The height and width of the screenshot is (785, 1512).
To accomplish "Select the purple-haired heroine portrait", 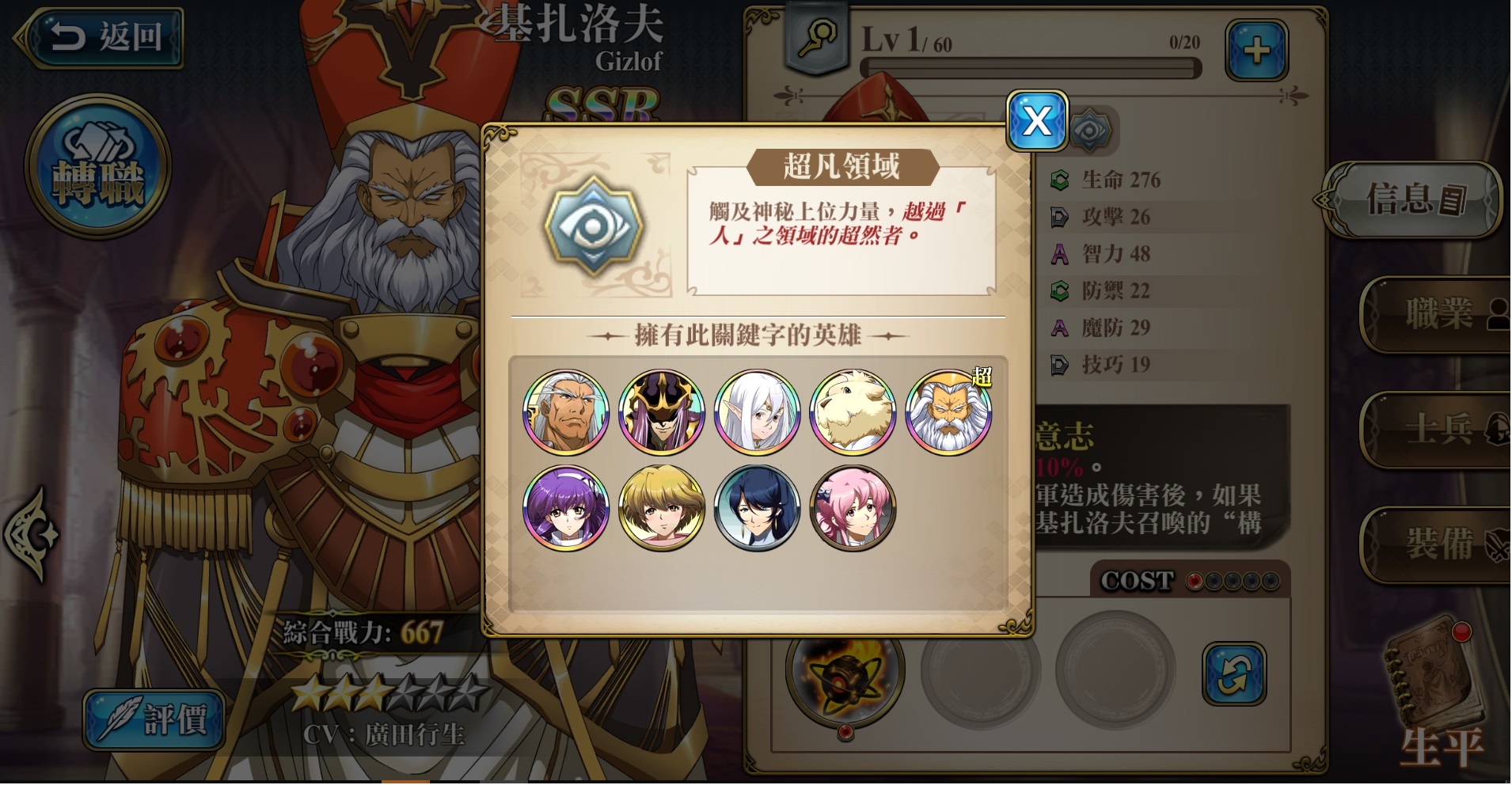I will click(567, 508).
